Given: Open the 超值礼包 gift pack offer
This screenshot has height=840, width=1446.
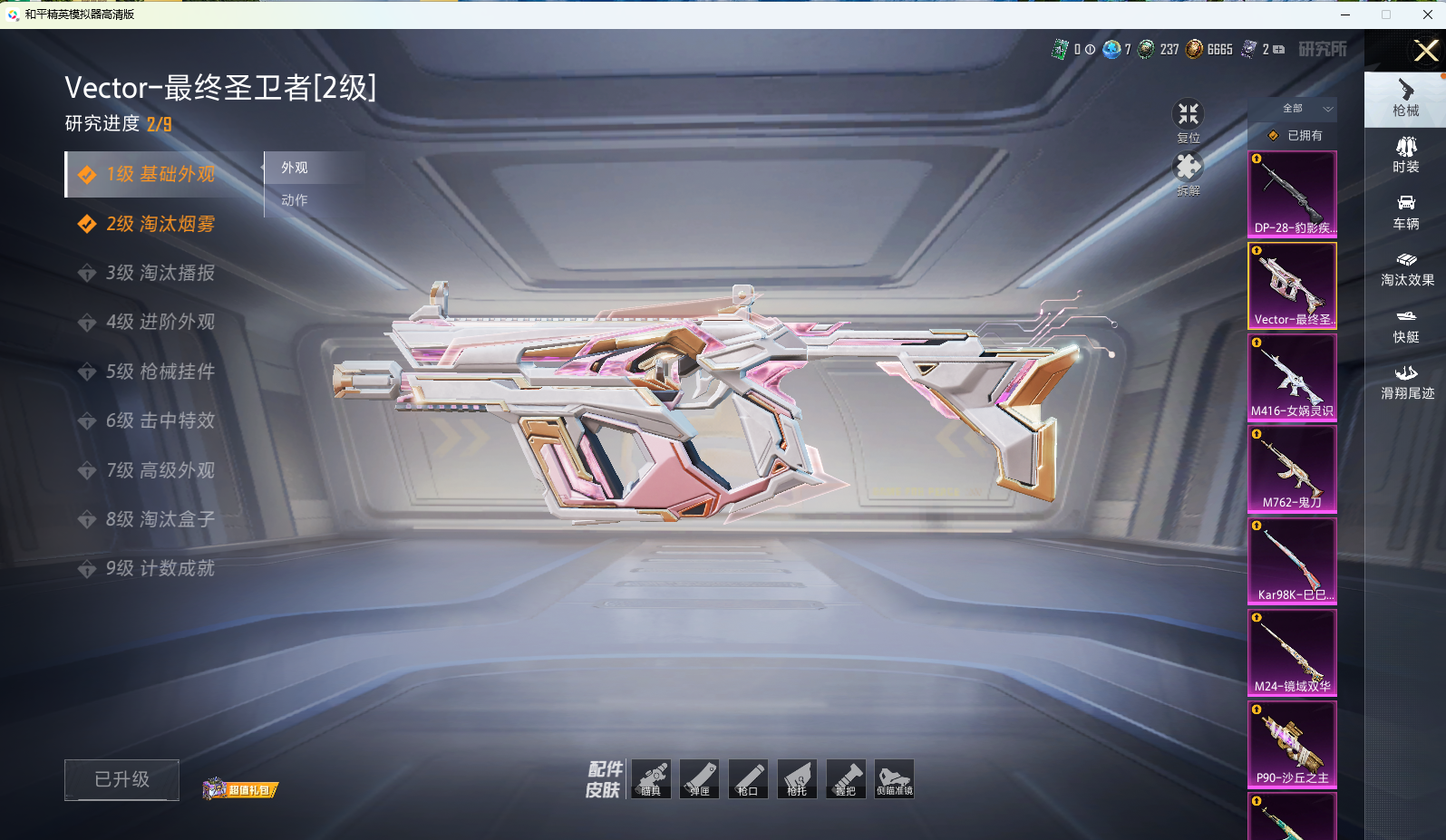Looking at the screenshot, I should [x=241, y=789].
